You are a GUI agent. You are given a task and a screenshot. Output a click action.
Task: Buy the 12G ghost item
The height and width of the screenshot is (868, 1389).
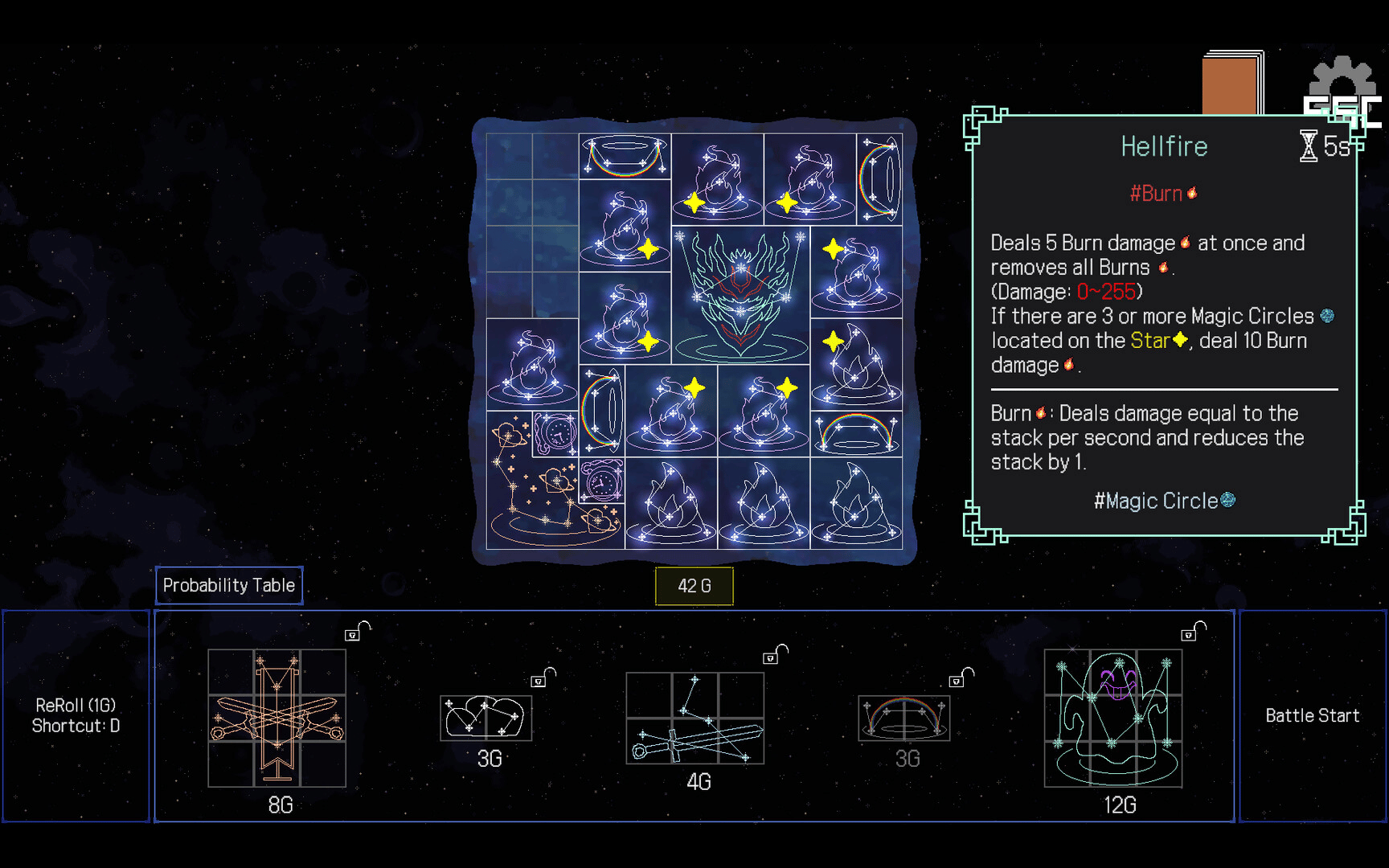click(1113, 718)
